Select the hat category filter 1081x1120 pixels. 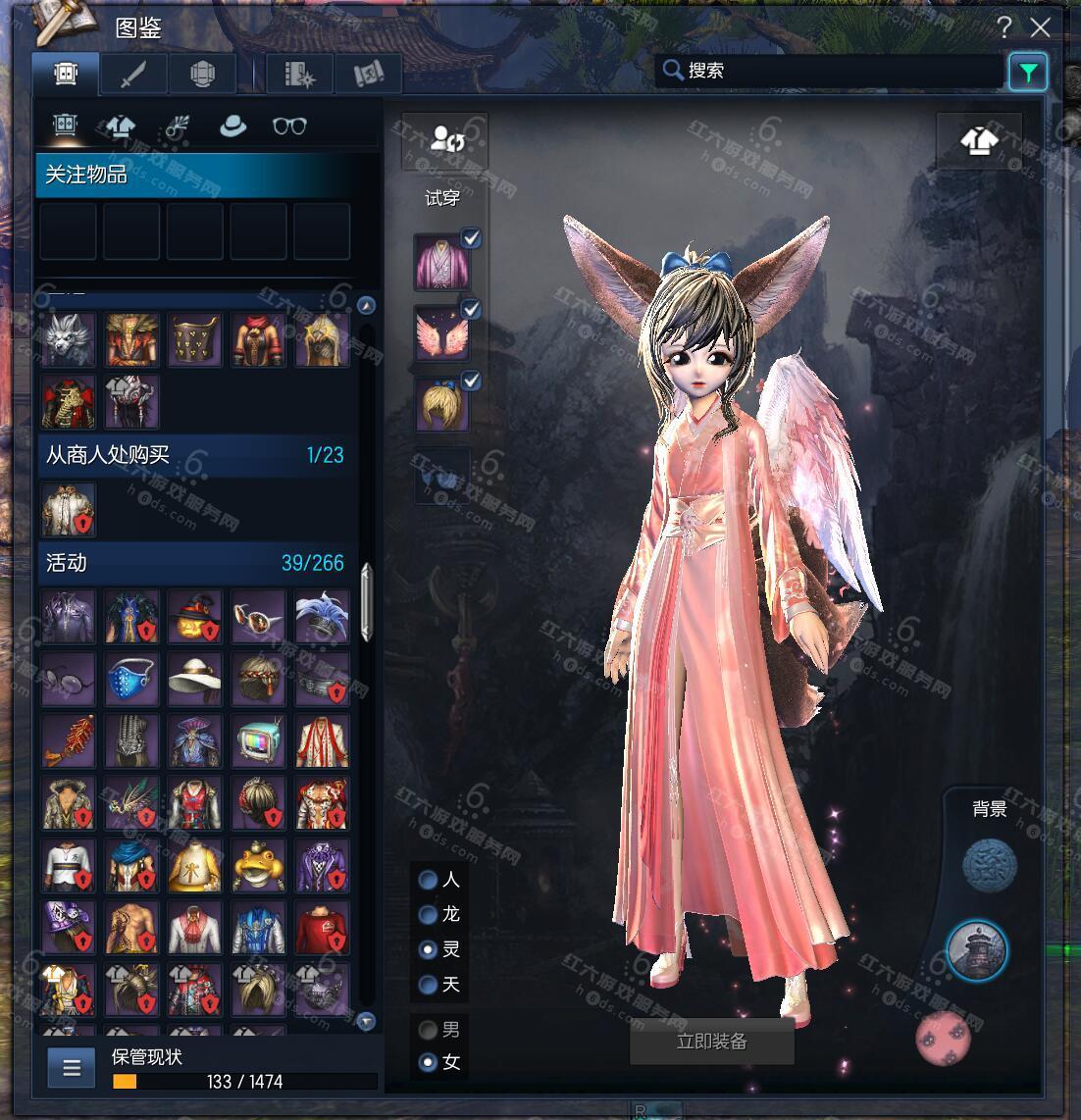[232, 126]
